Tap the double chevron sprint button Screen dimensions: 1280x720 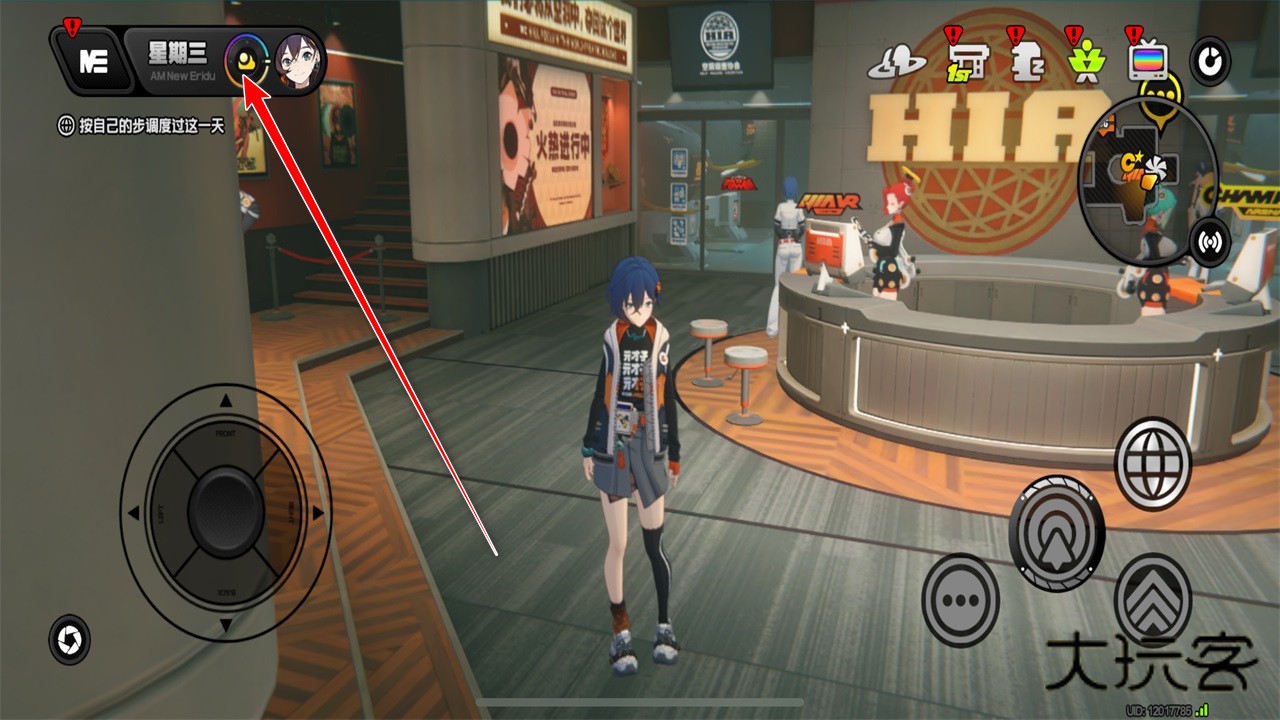(x=1152, y=598)
